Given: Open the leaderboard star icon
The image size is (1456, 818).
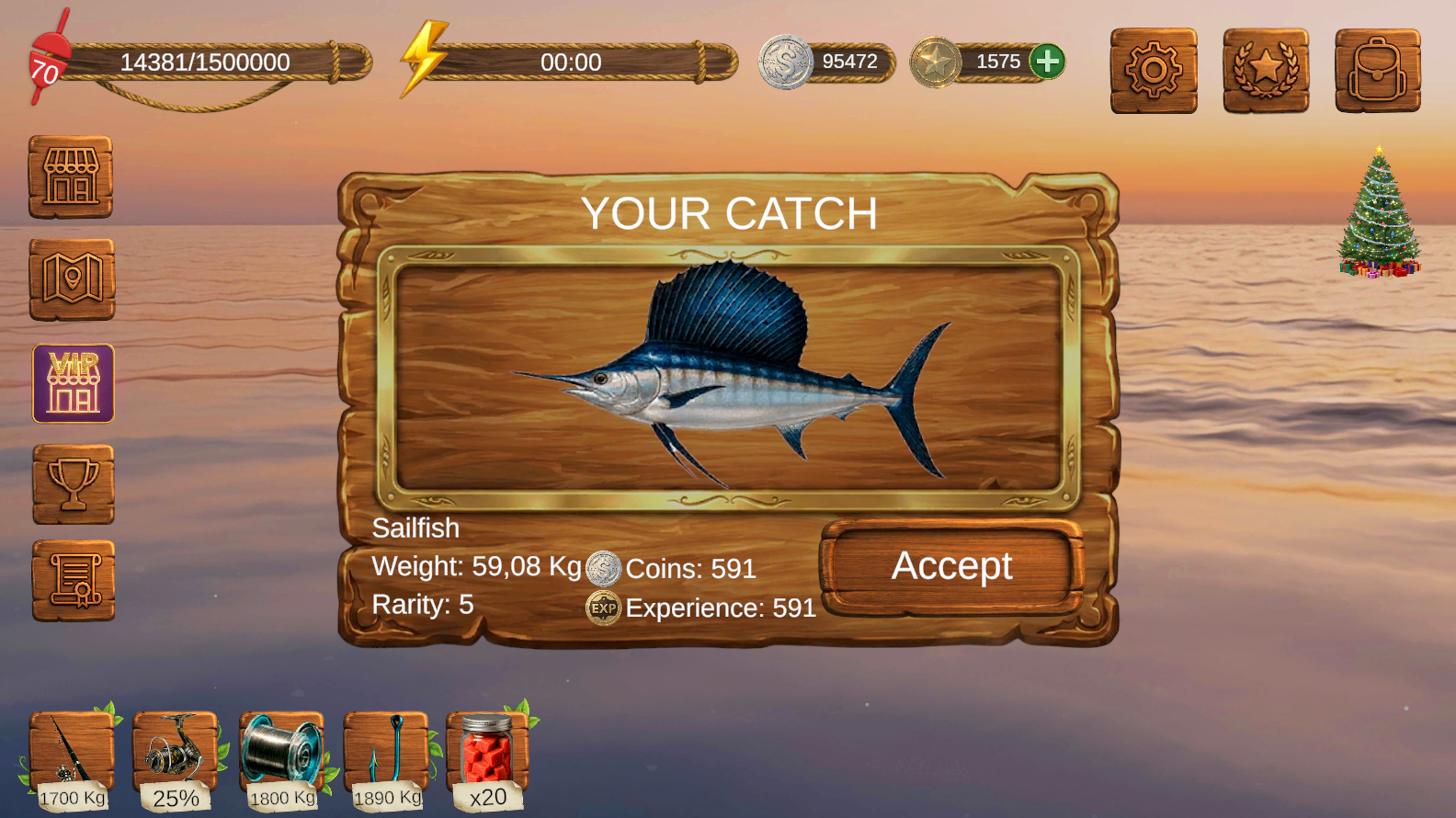Looking at the screenshot, I should [x=1266, y=72].
